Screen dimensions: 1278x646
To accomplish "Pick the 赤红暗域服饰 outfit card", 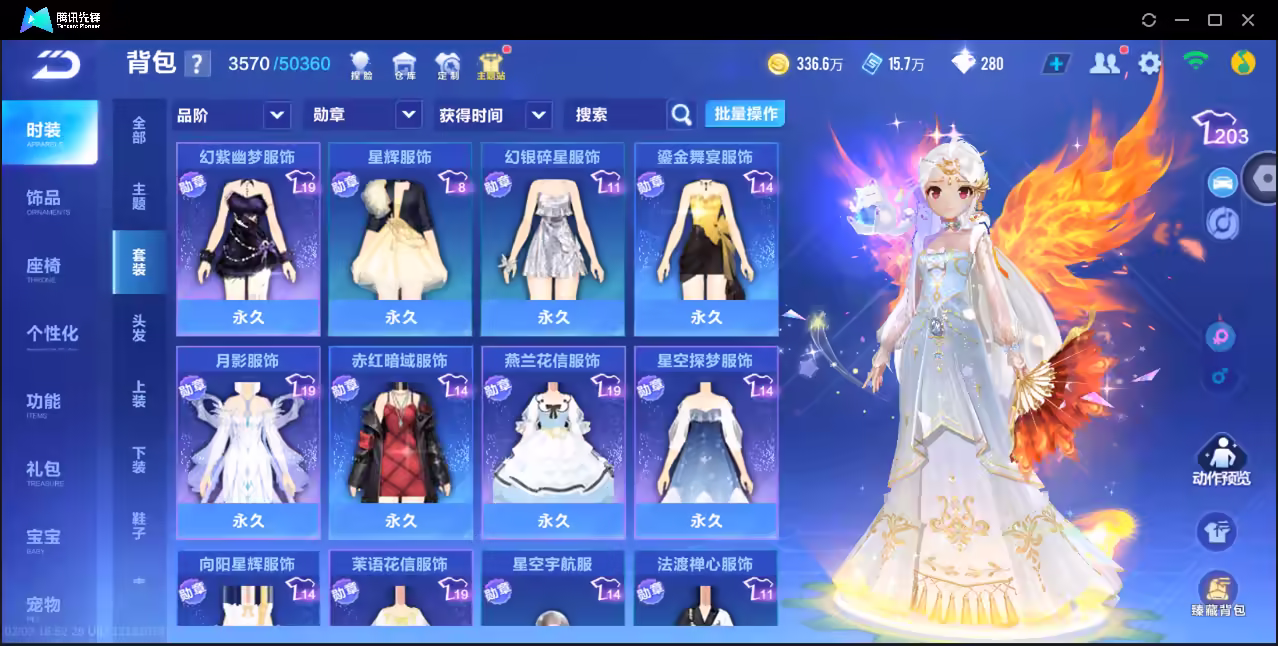I will click(x=400, y=442).
